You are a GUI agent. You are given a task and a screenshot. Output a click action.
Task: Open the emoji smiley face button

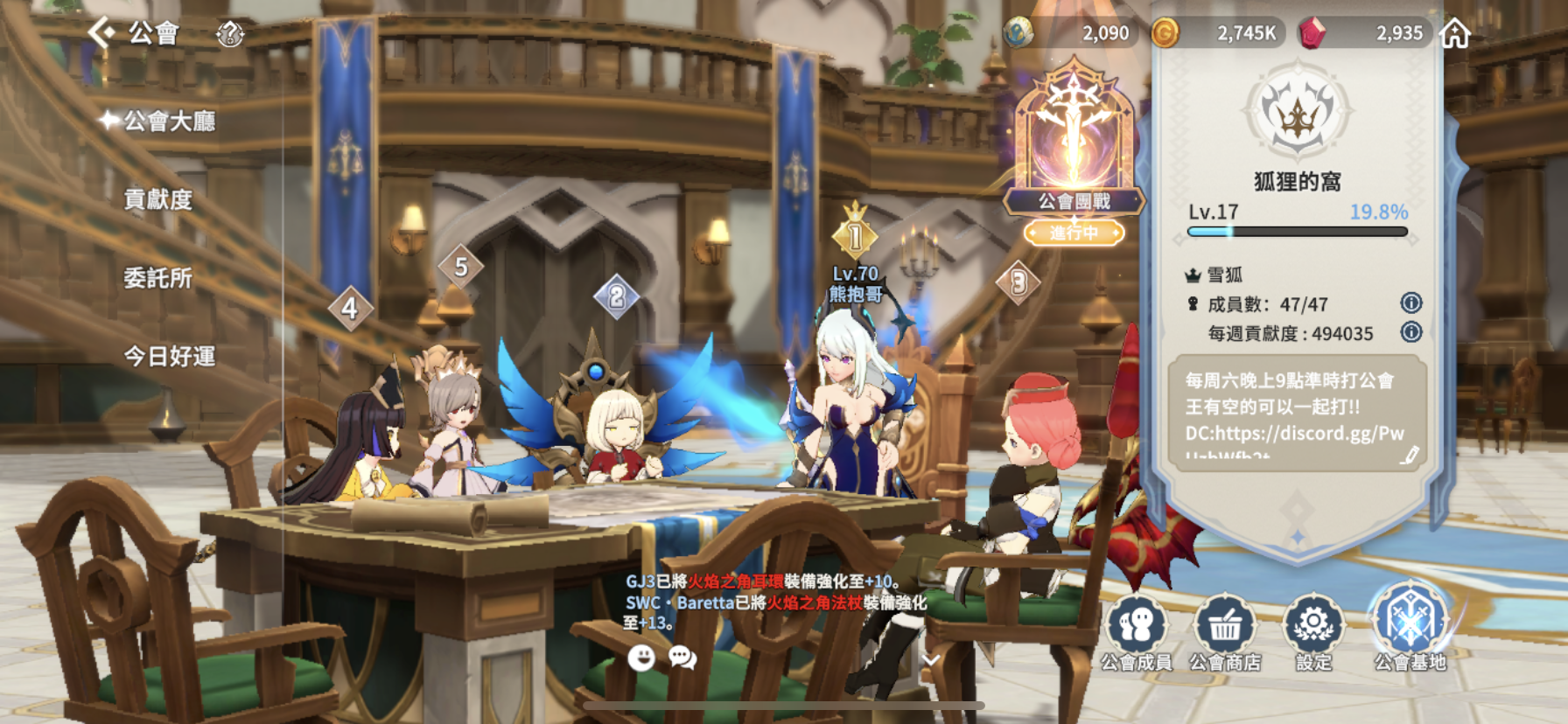641,658
